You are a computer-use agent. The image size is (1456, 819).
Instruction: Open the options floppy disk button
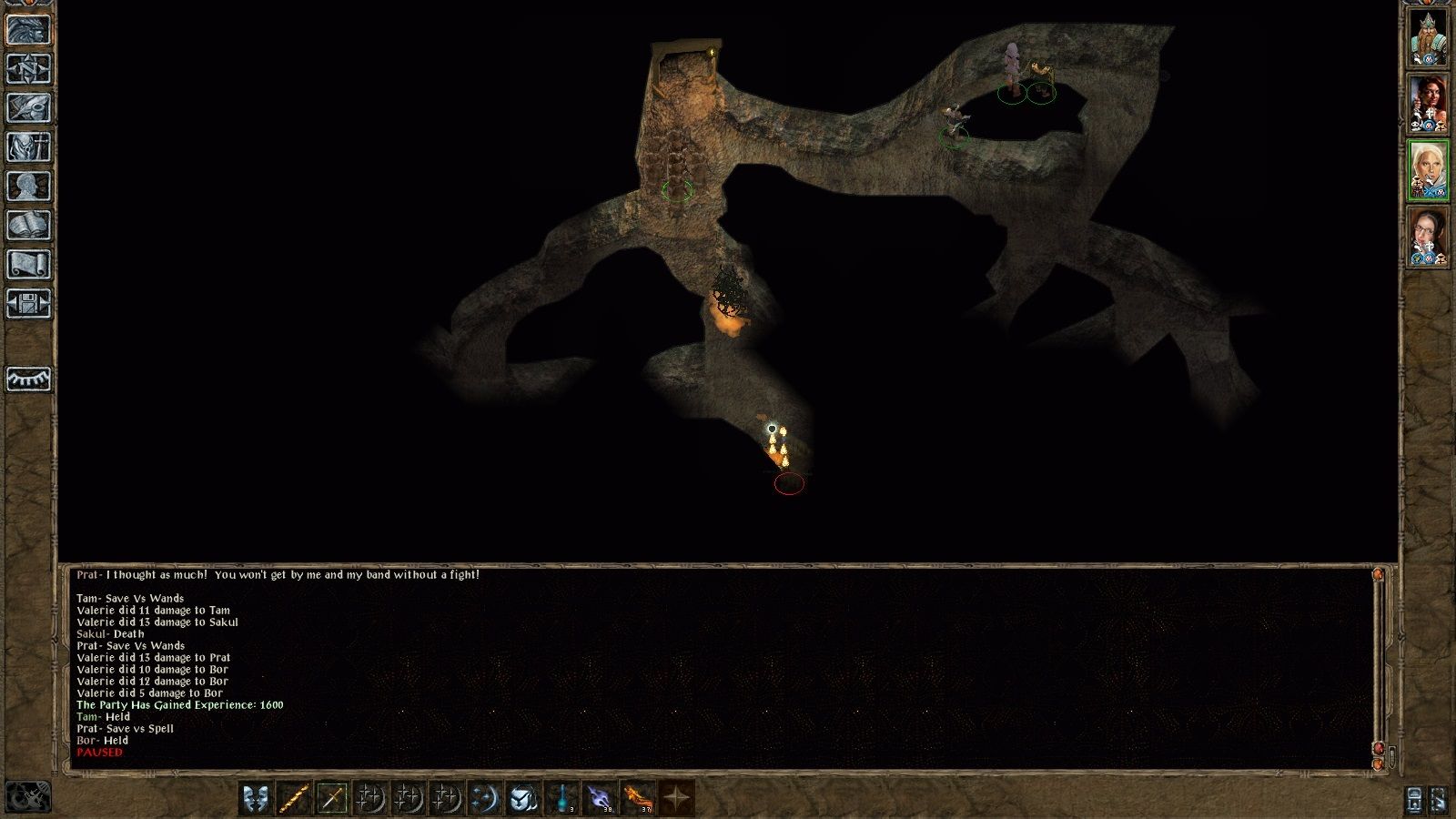pos(28,303)
